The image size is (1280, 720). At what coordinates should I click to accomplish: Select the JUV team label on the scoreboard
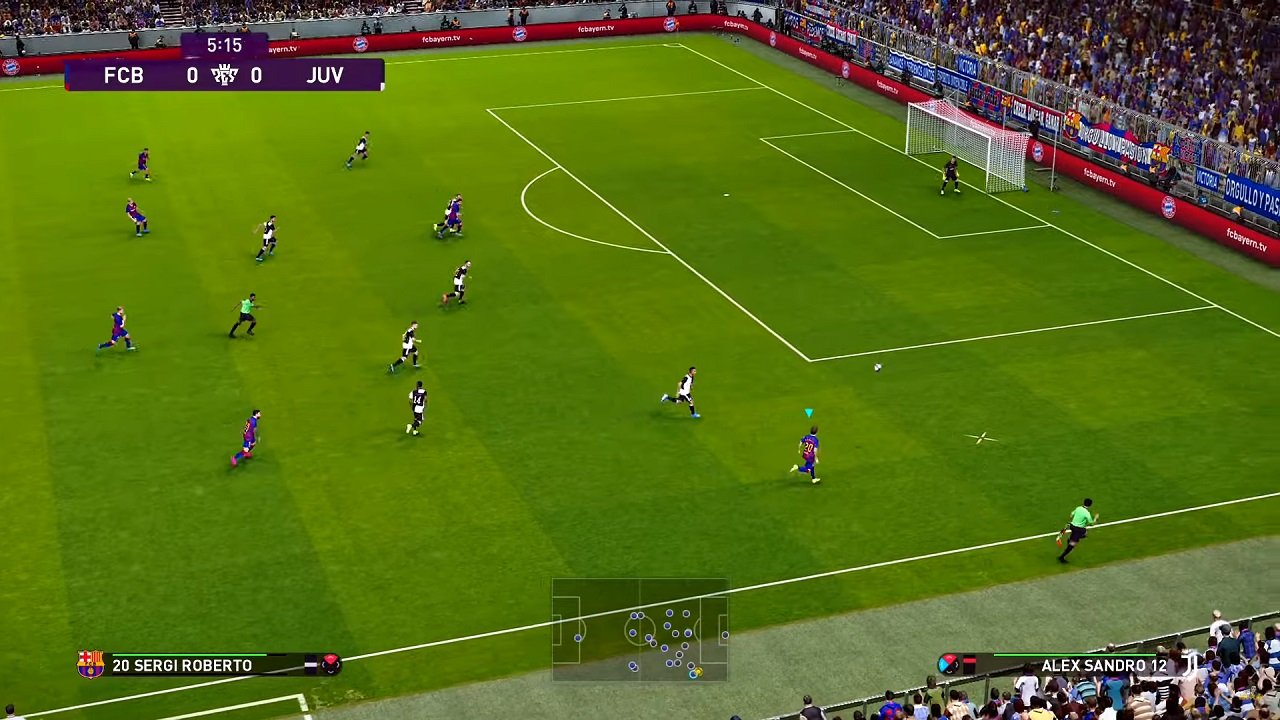326,75
